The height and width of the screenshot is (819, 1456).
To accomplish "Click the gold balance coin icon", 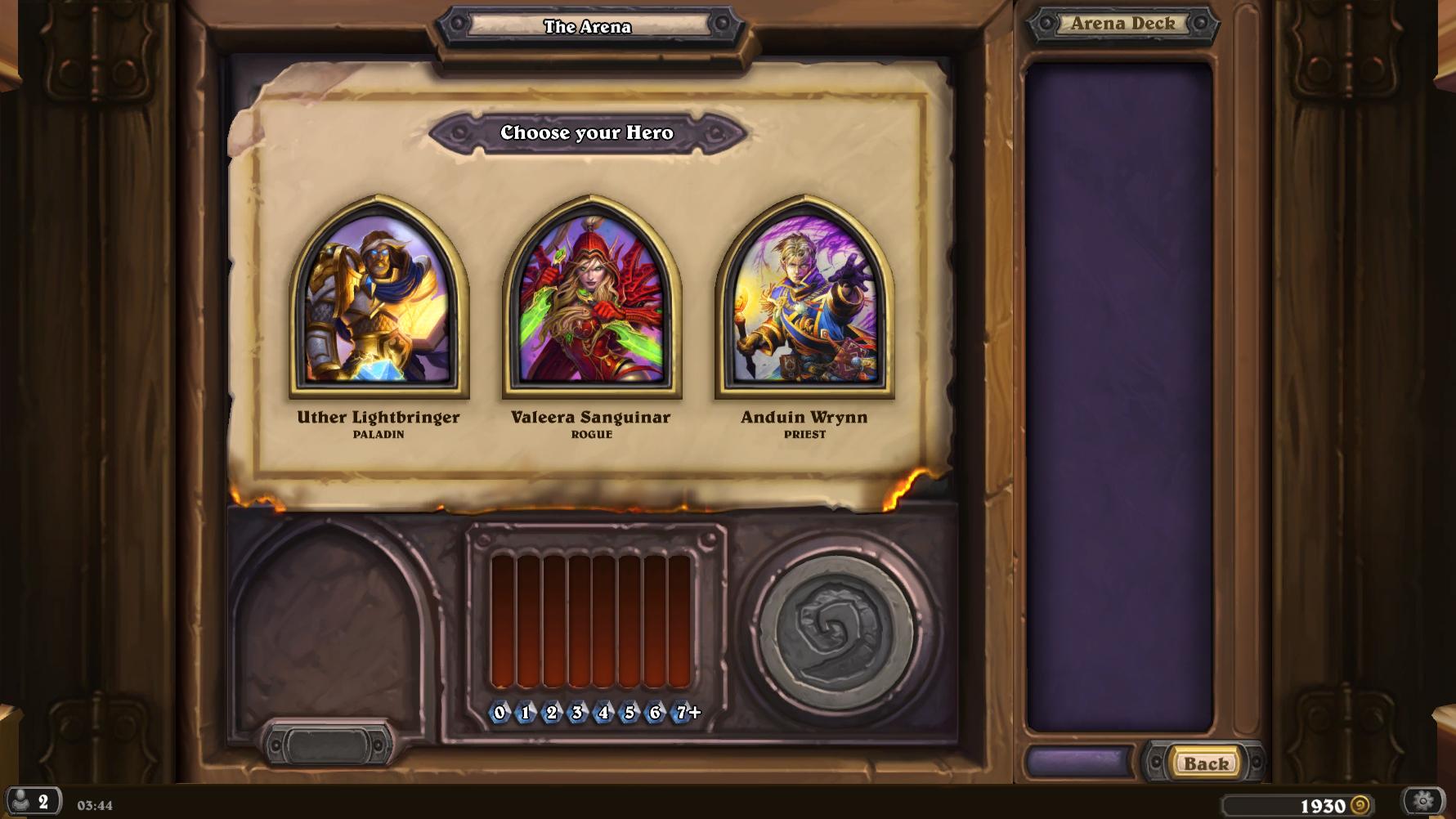I will 1360,806.
